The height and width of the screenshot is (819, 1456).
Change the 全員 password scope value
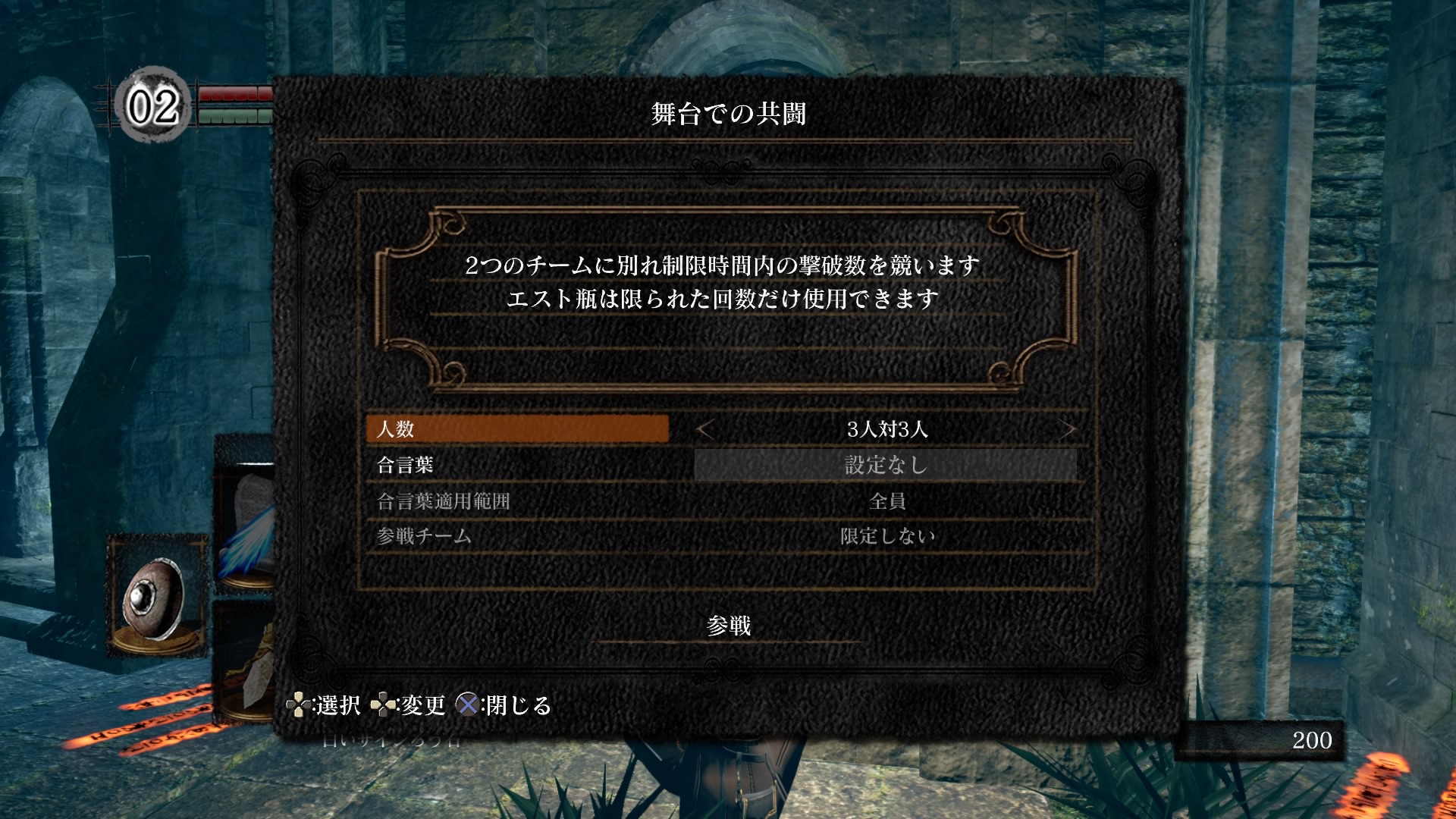[x=886, y=500]
